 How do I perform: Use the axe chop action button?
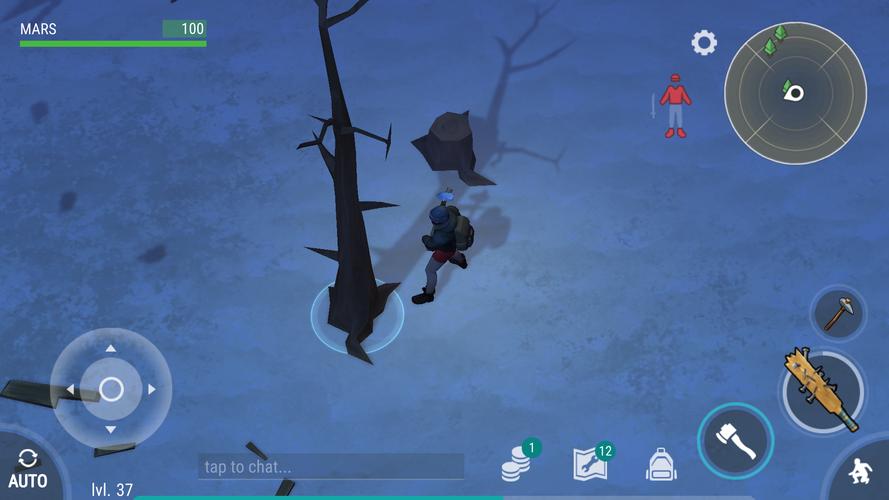735,440
